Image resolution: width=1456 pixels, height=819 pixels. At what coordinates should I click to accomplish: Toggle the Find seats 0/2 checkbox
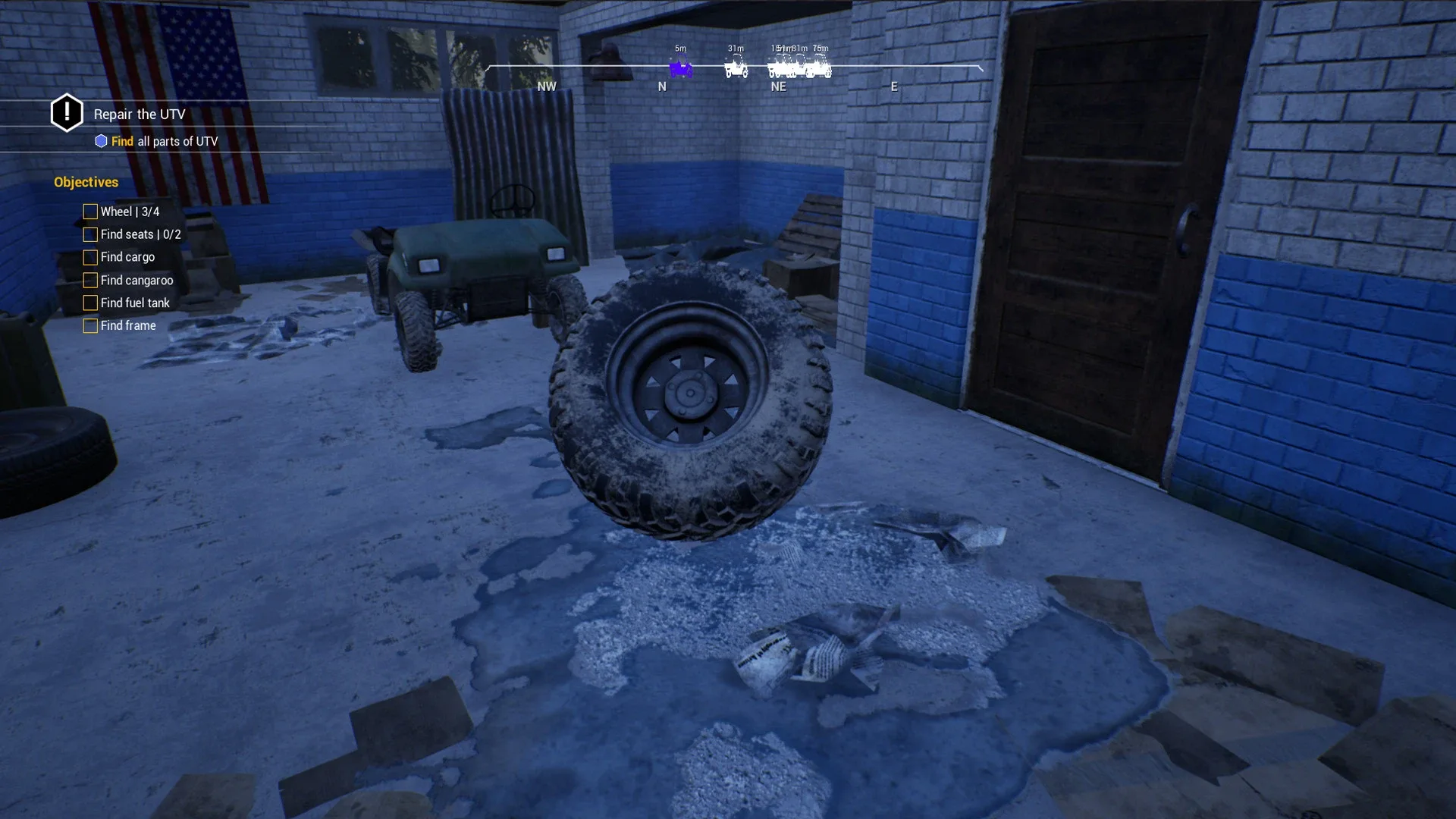point(90,234)
